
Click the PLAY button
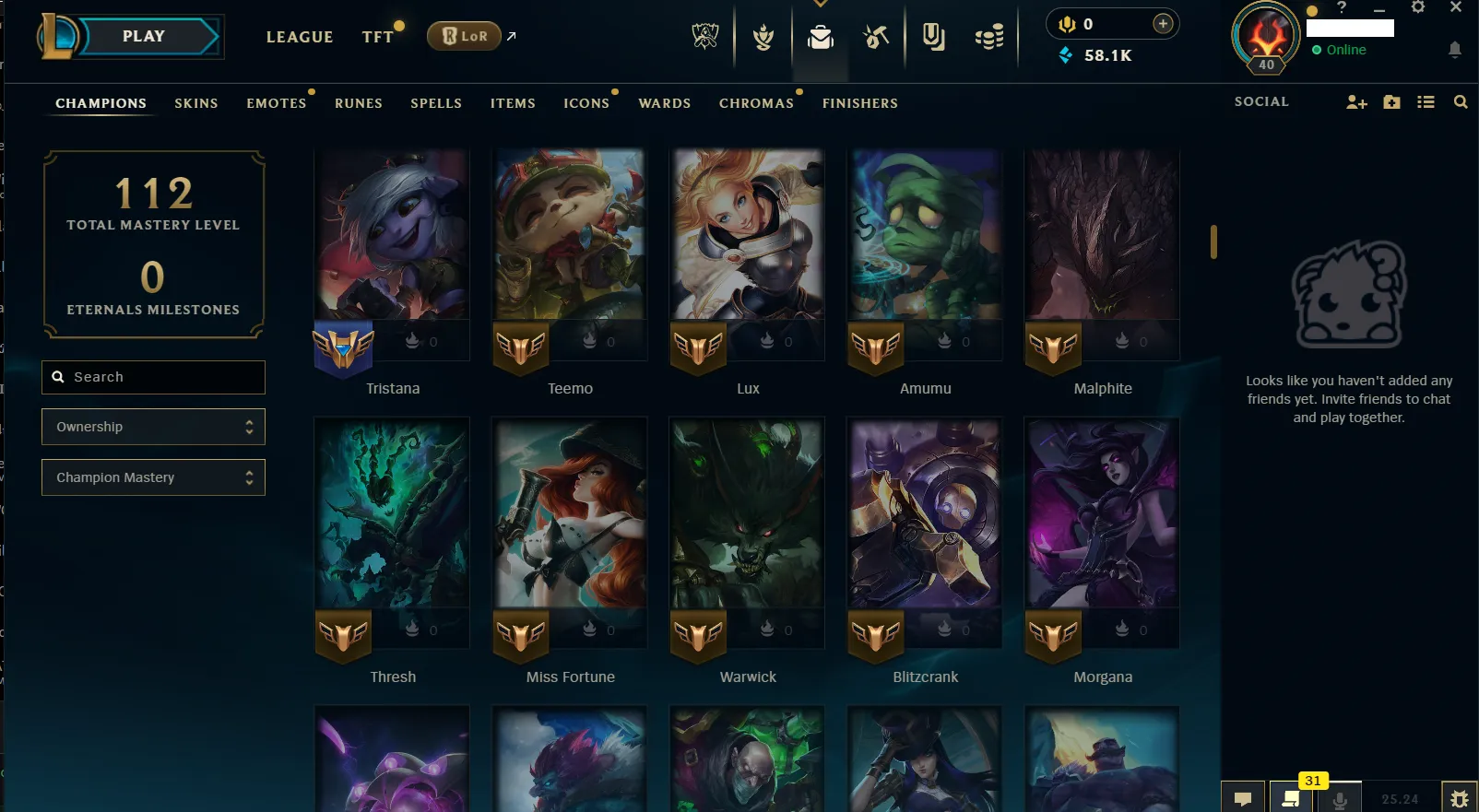click(x=143, y=36)
